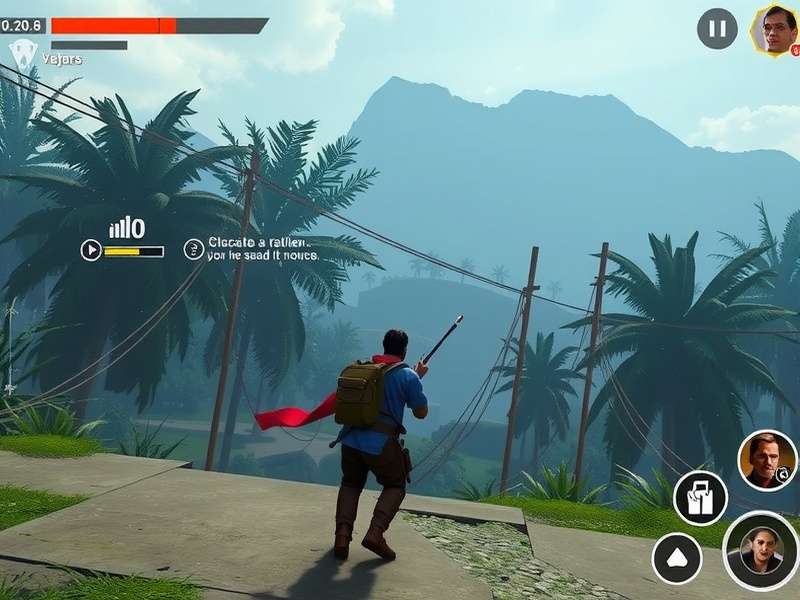Activate the up-arrow jump button

pyautogui.click(x=677, y=558)
